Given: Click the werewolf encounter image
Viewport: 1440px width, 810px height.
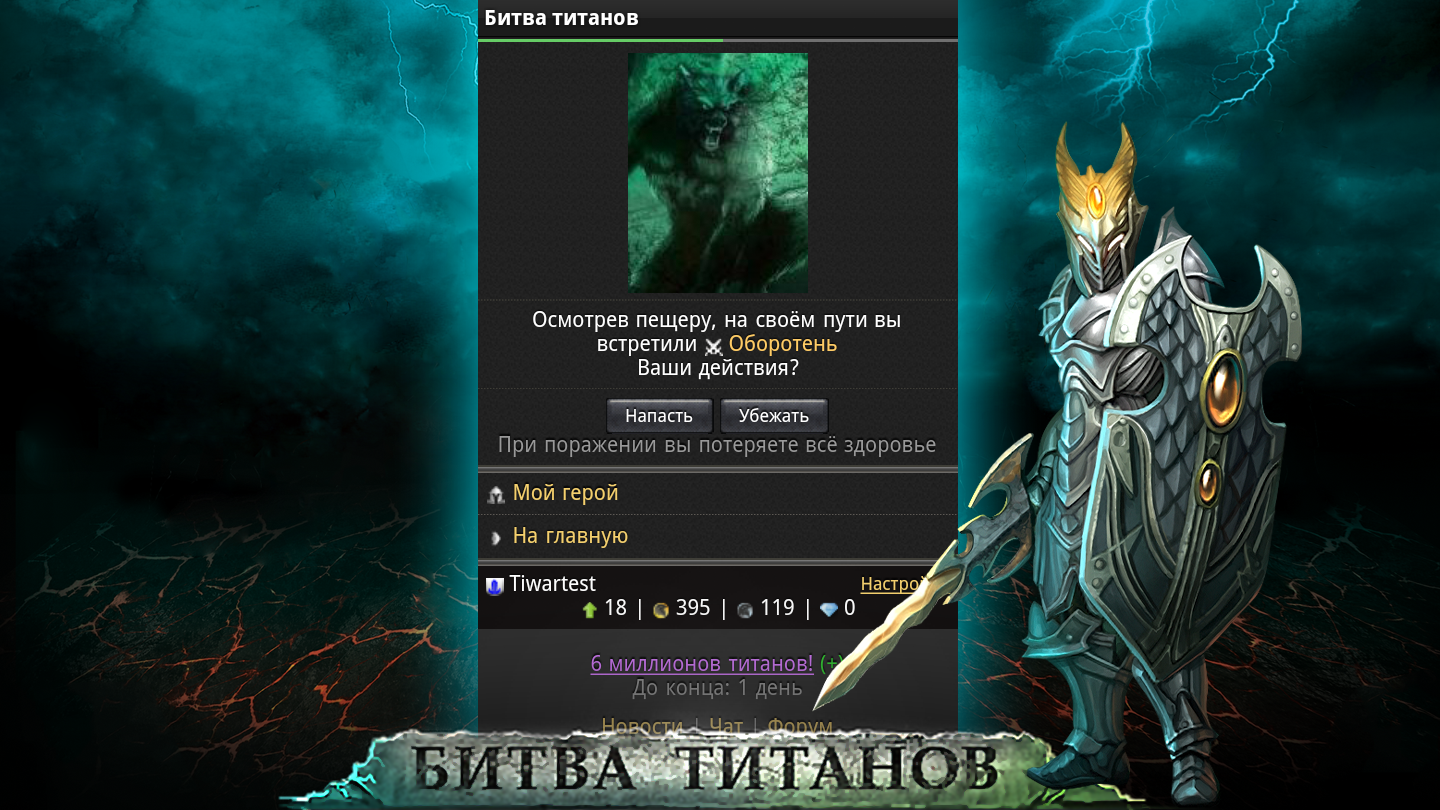Looking at the screenshot, I should pyautogui.click(x=716, y=173).
